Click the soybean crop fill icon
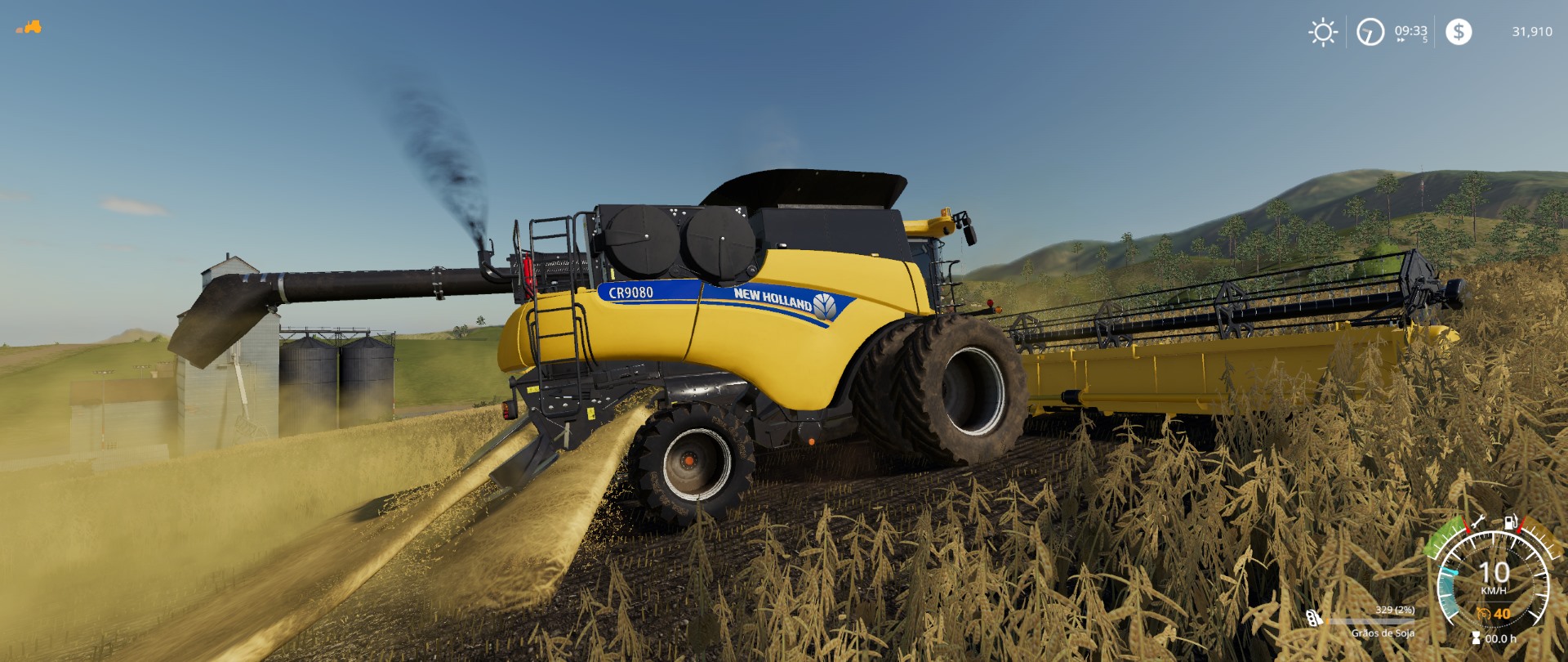This screenshot has width=1568, height=662. tap(1311, 618)
